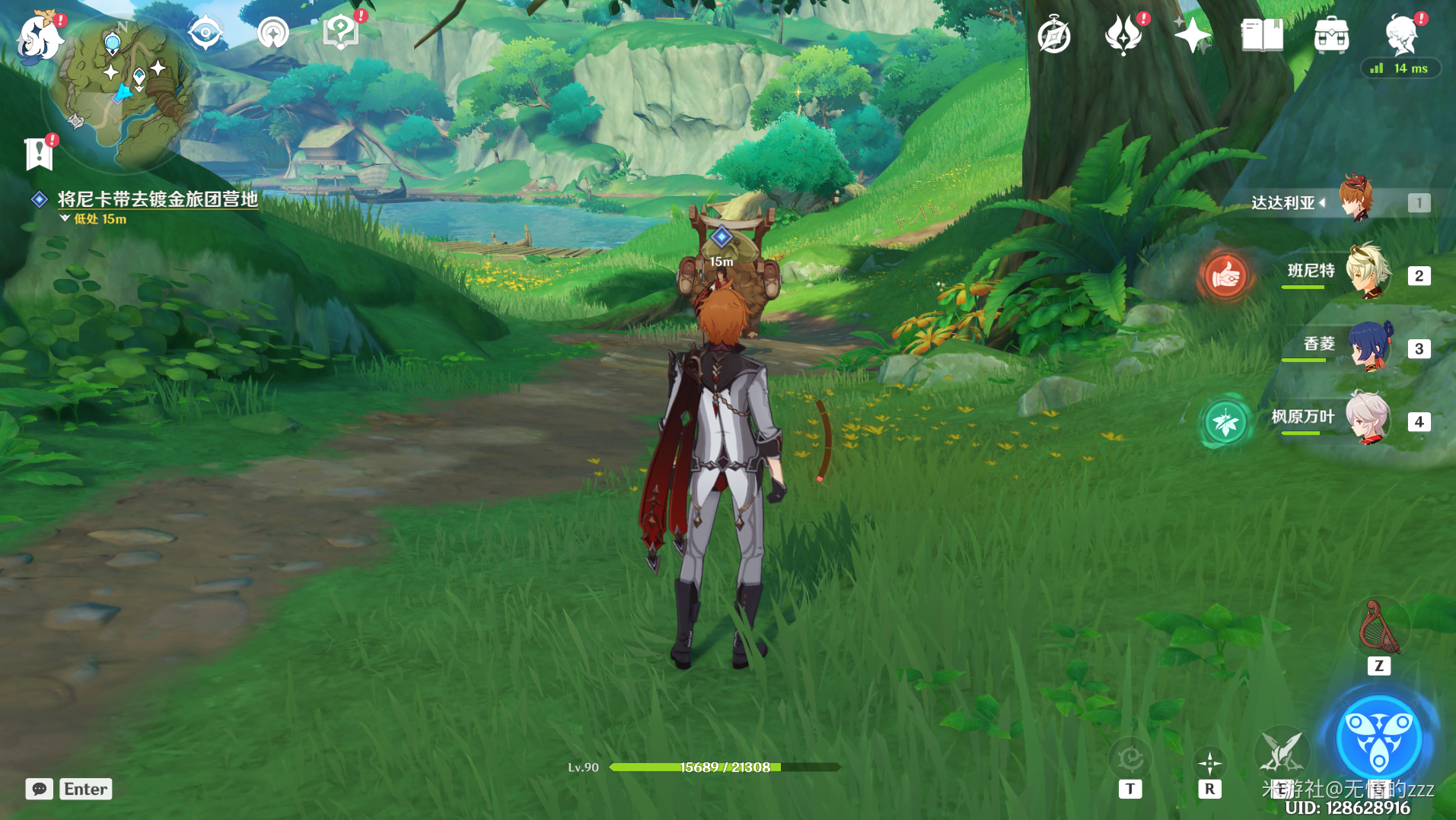Viewport: 1456px width, 820px height.
Task: Open the backpack inventory
Action: [x=1331, y=35]
